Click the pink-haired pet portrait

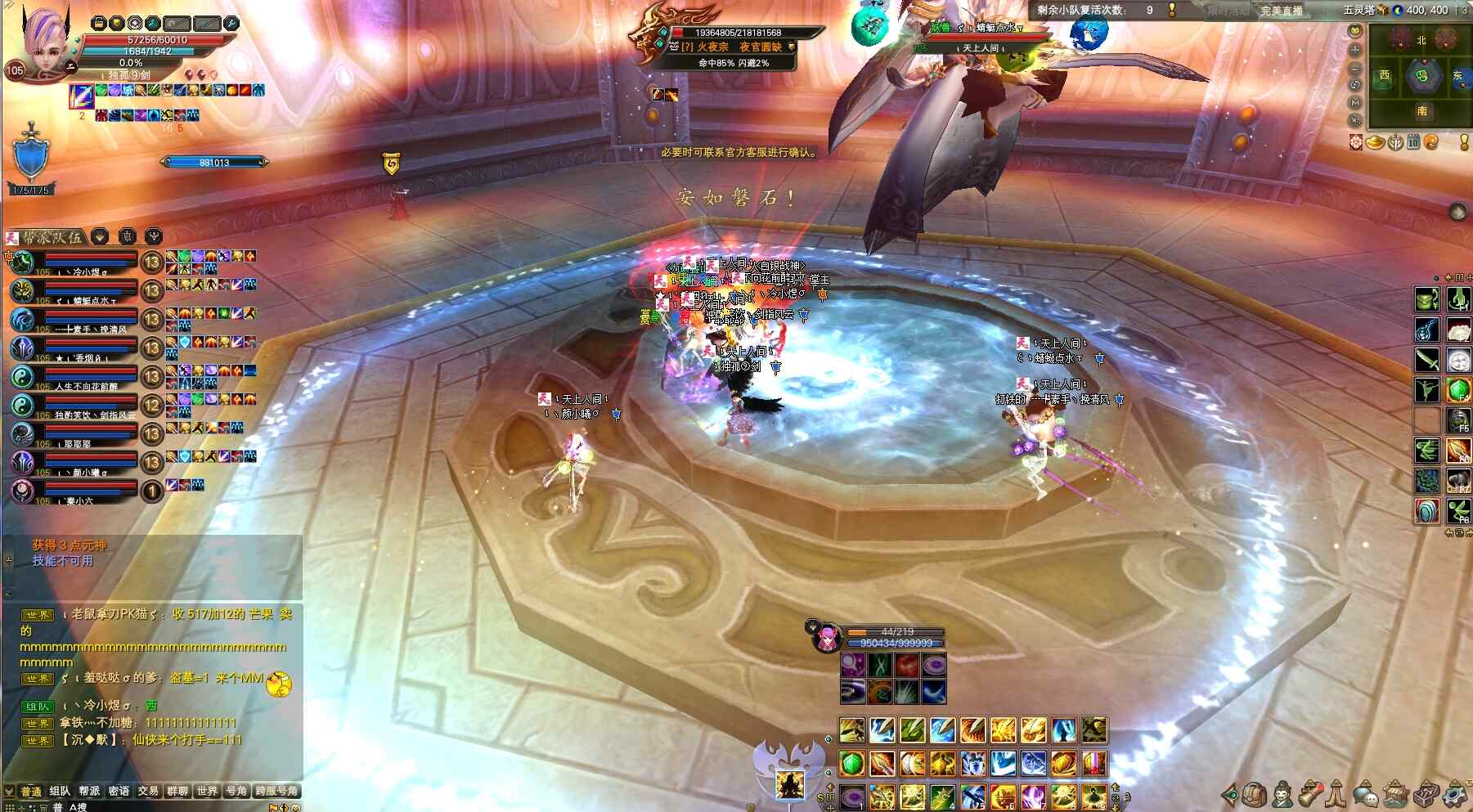tap(827, 638)
